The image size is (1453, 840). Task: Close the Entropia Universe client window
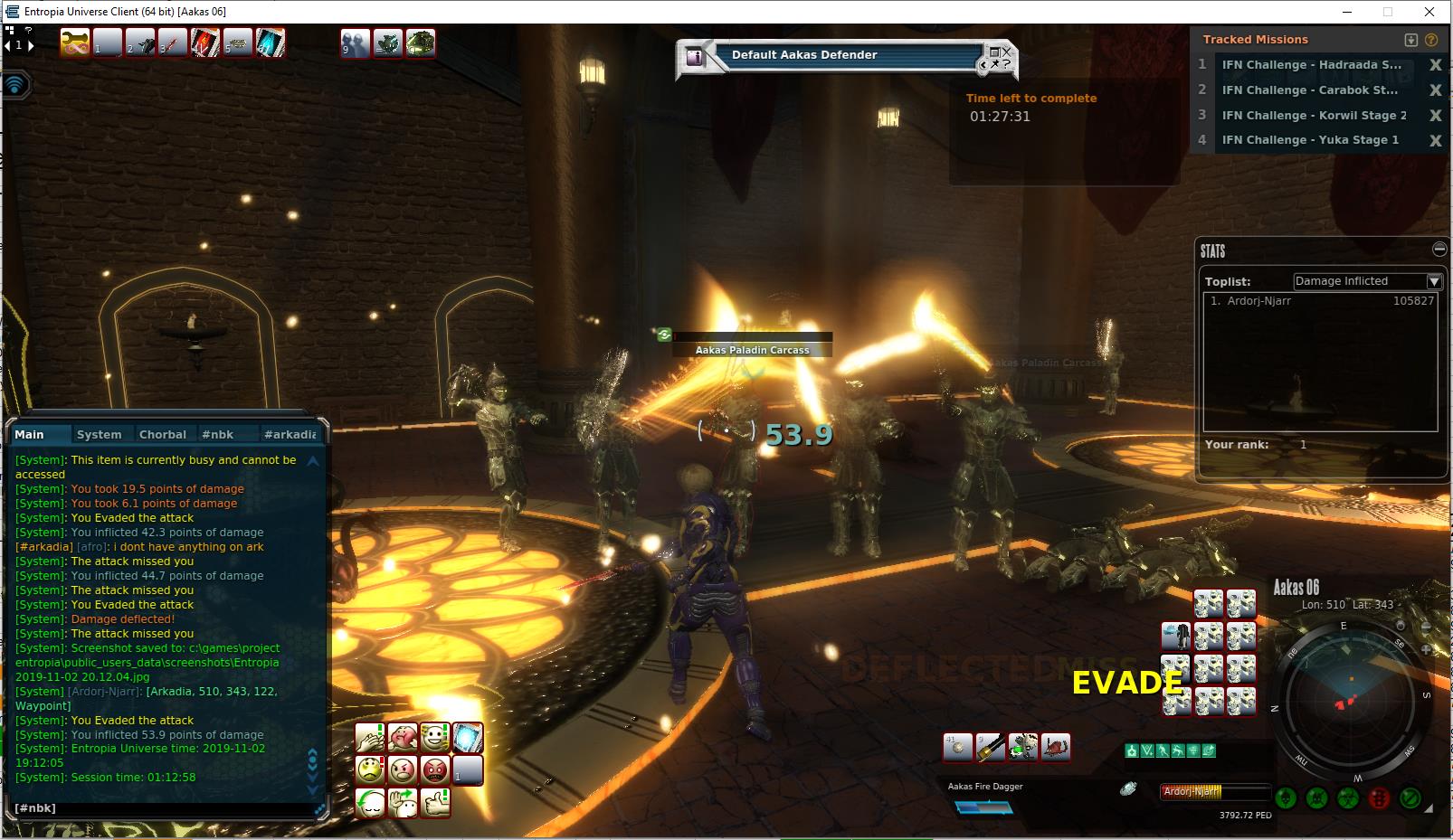[x=1429, y=12]
